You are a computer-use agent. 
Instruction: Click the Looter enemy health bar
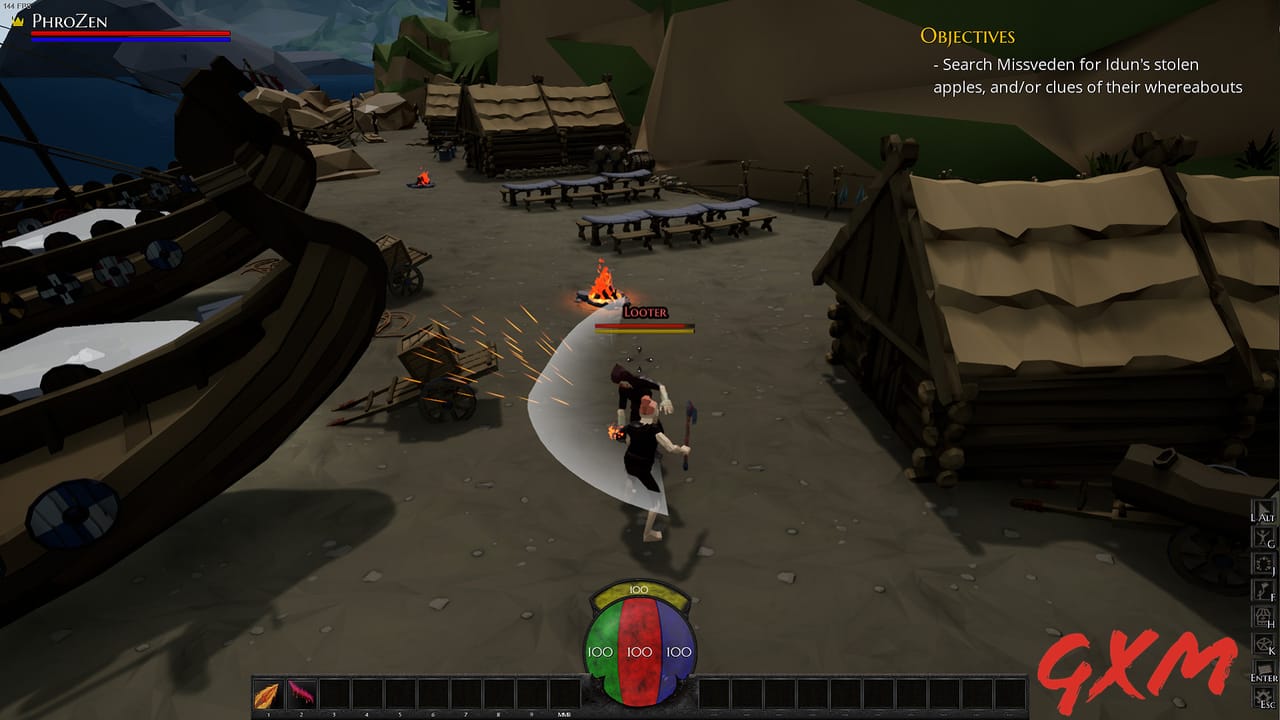click(646, 325)
